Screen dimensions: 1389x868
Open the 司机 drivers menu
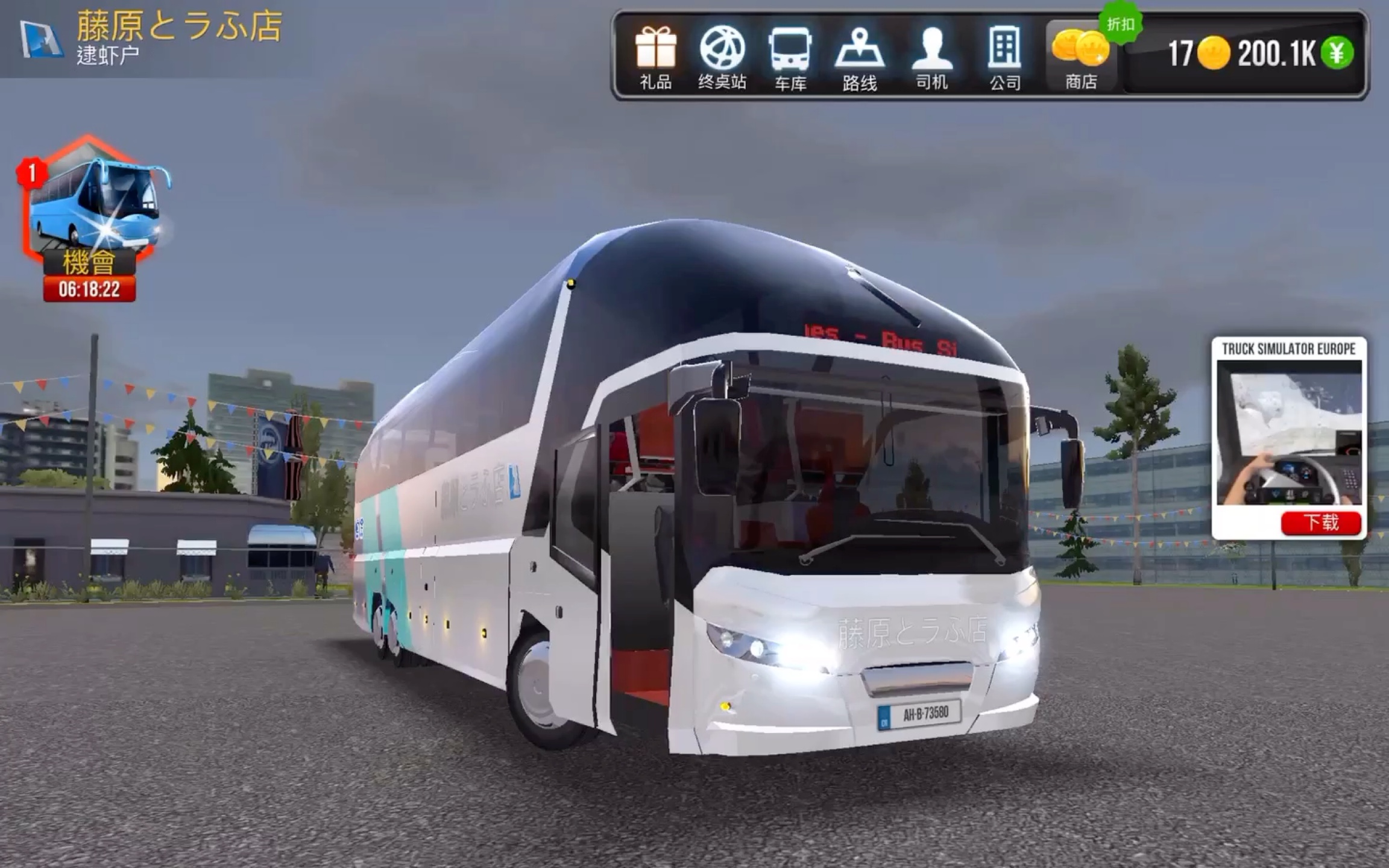pyautogui.click(x=932, y=57)
